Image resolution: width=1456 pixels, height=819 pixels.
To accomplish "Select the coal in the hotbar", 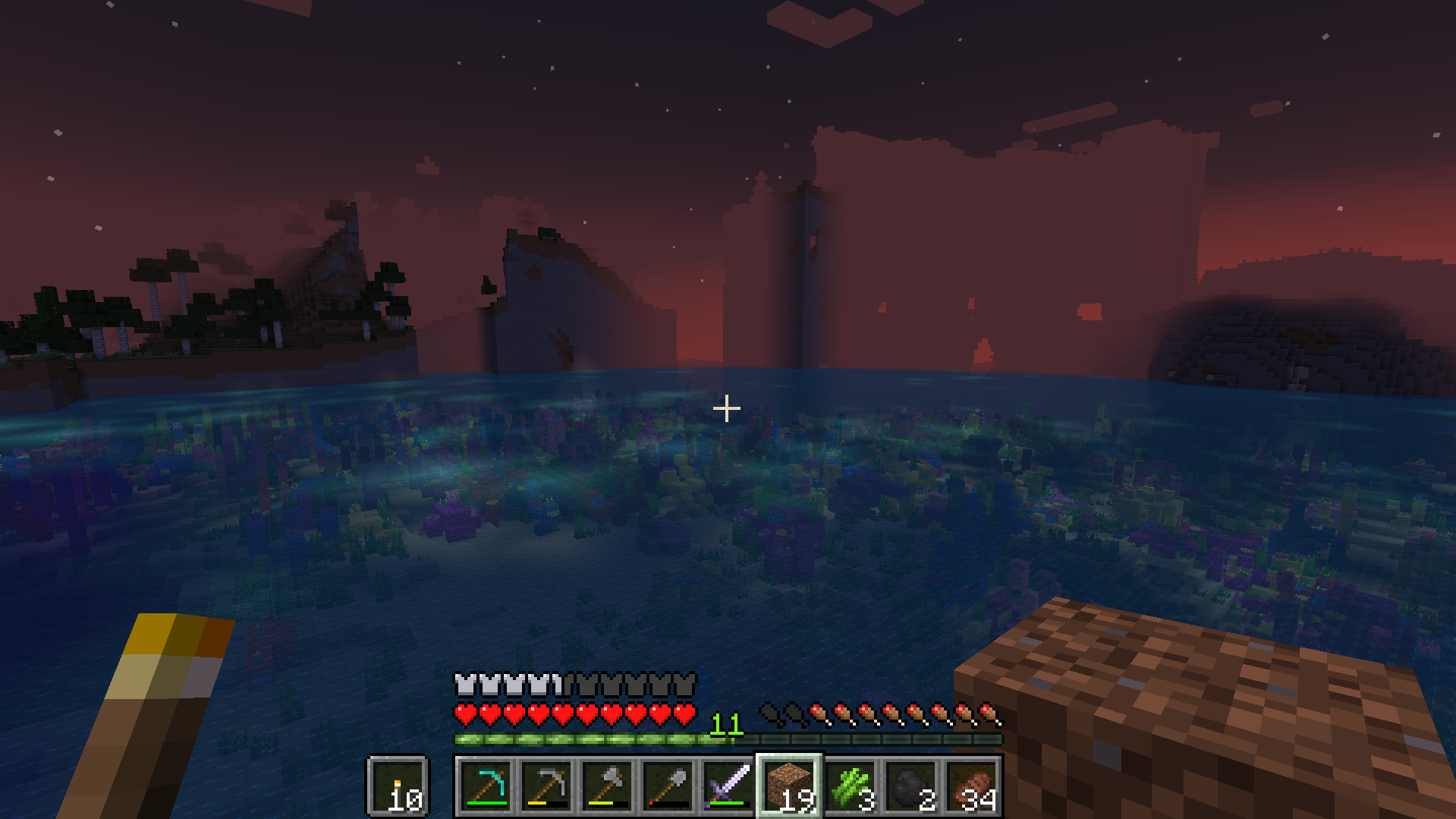I will (910, 787).
